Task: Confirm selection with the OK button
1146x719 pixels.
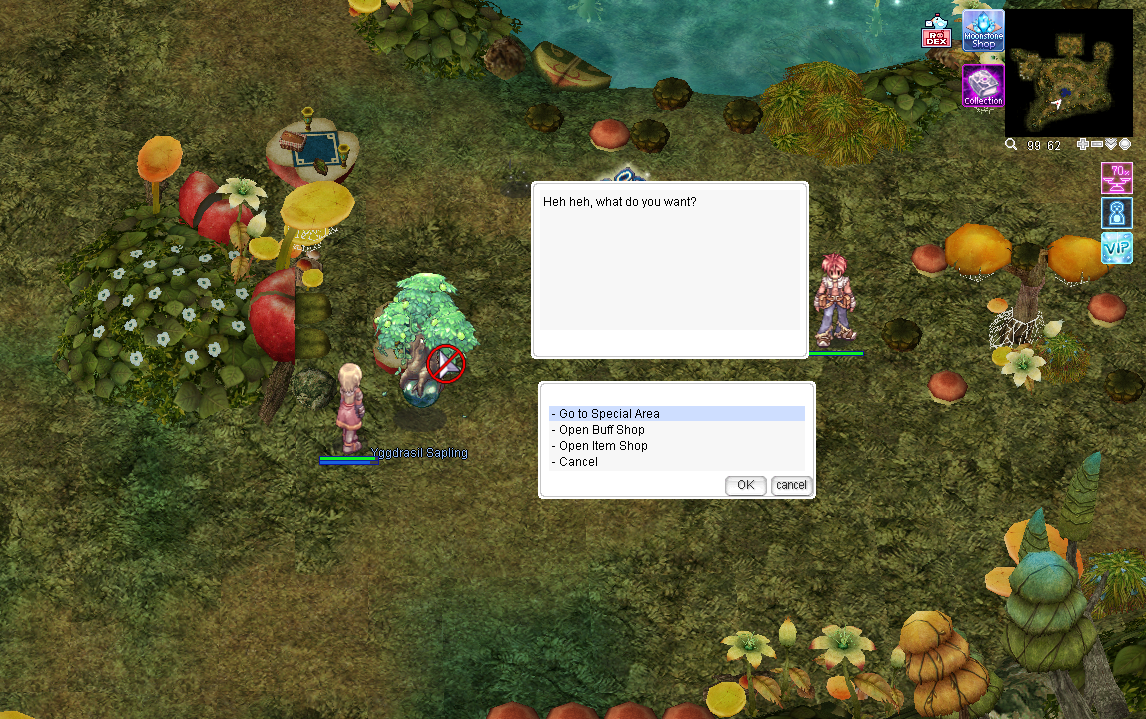Action: [x=745, y=485]
